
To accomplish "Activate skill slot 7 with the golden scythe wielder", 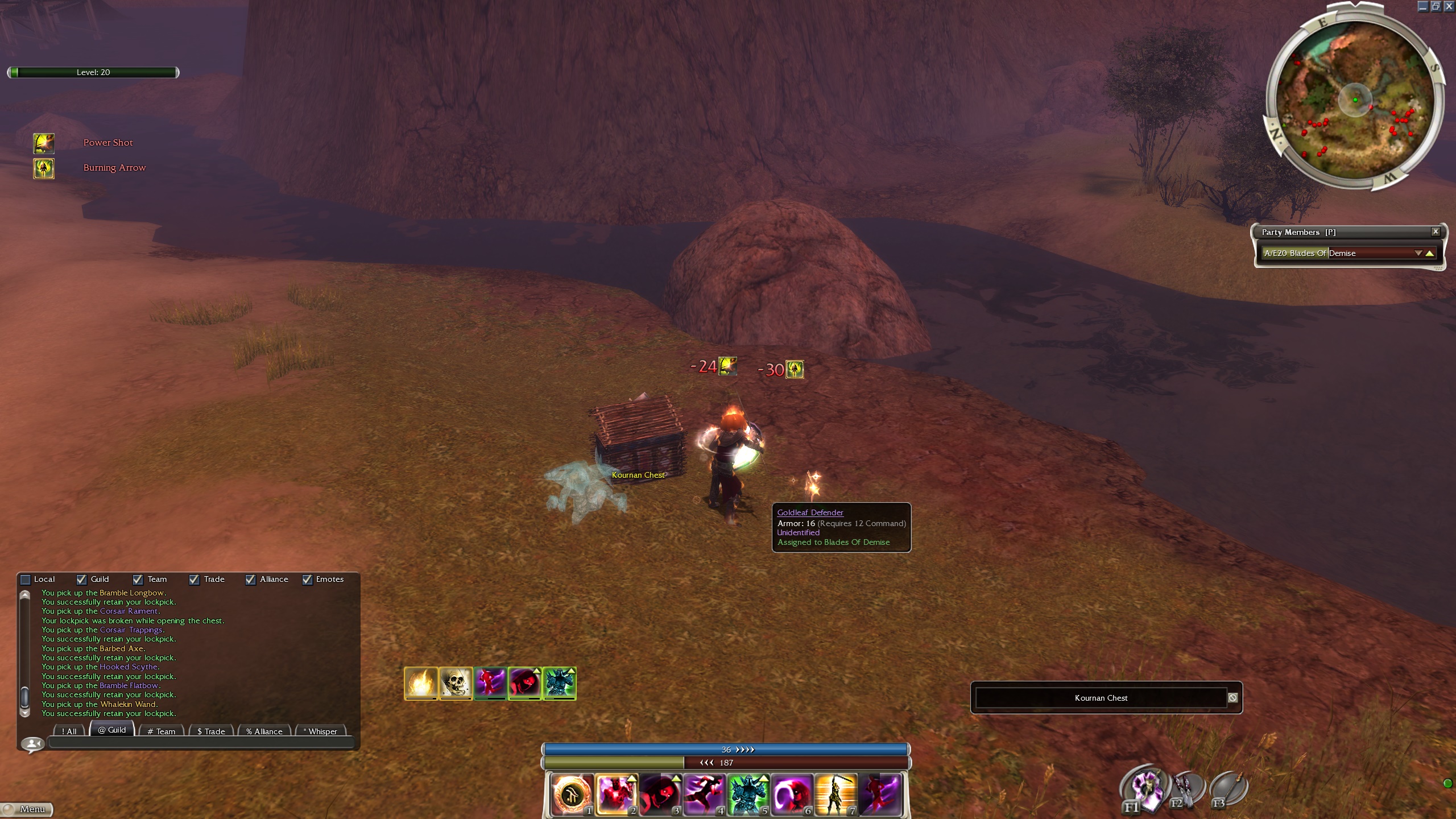I will 835,794.
